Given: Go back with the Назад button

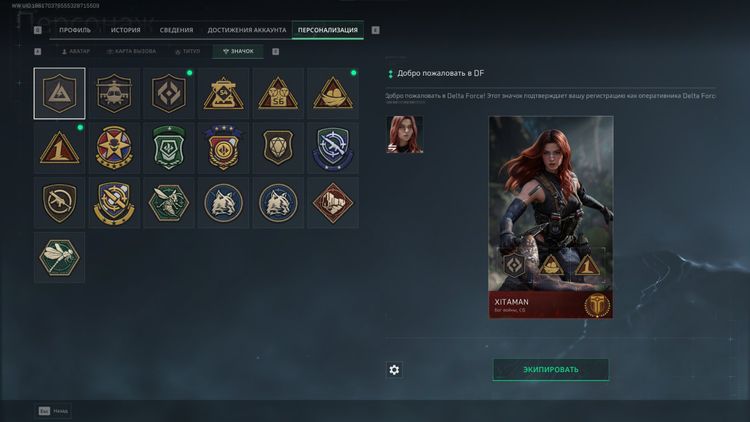Looking at the screenshot, I should tap(55, 410).
